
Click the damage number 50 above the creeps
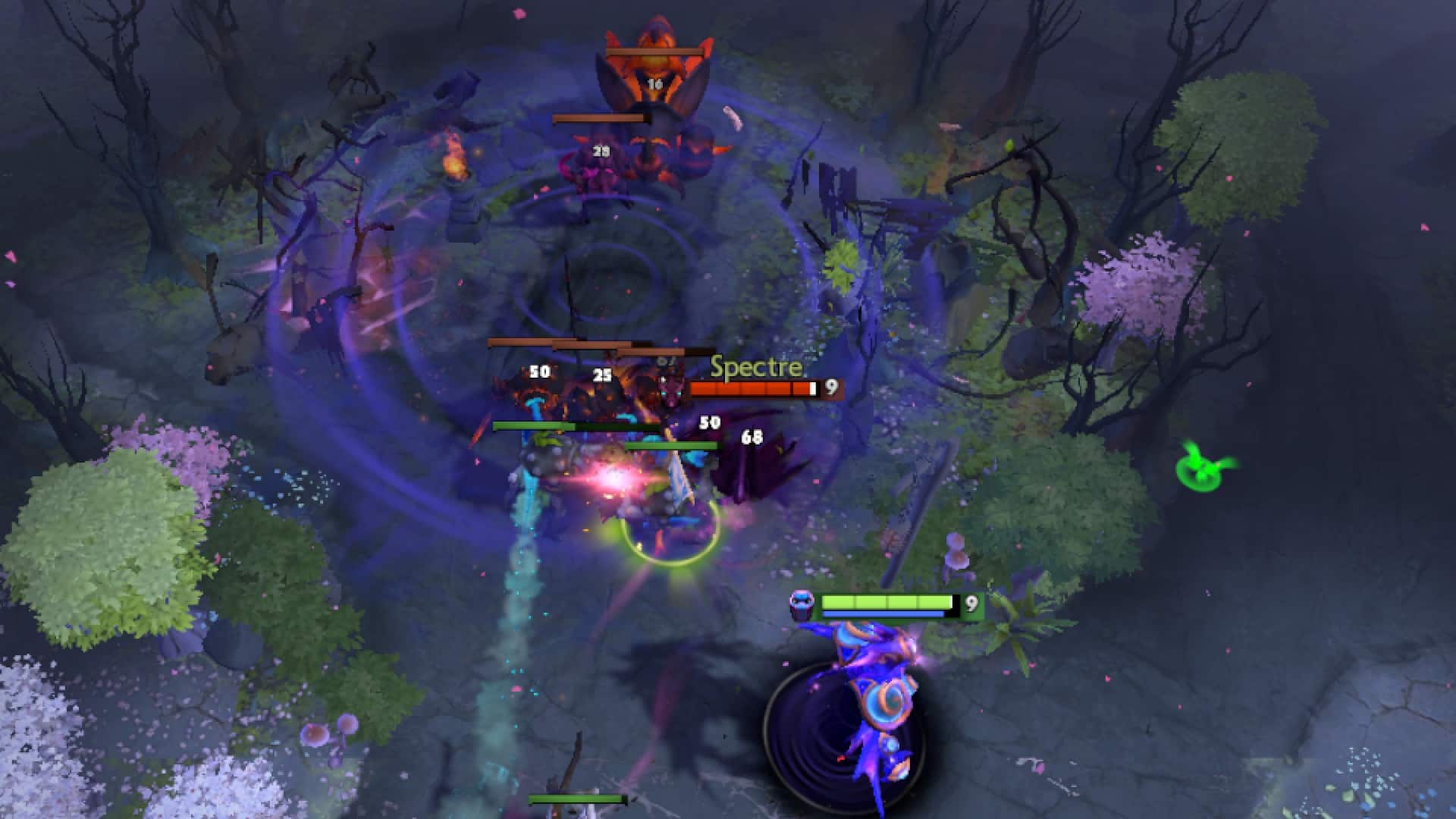(x=541, y=372)
